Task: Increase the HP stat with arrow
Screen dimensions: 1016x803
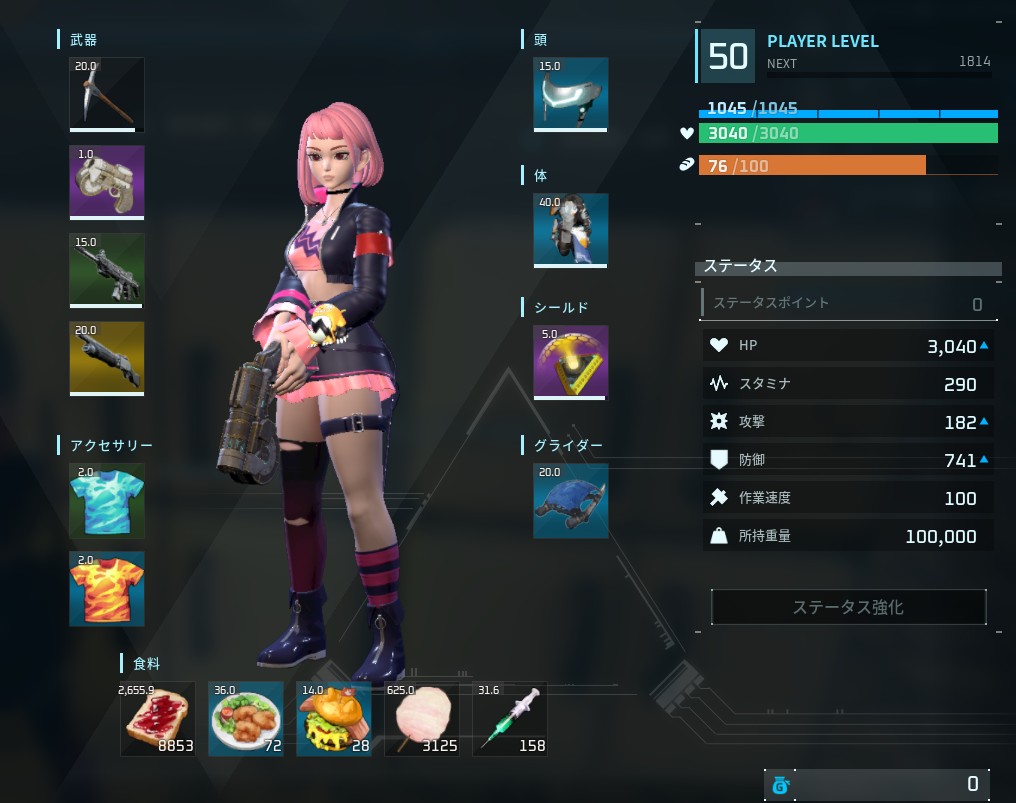Action: (x=985, y=346)
